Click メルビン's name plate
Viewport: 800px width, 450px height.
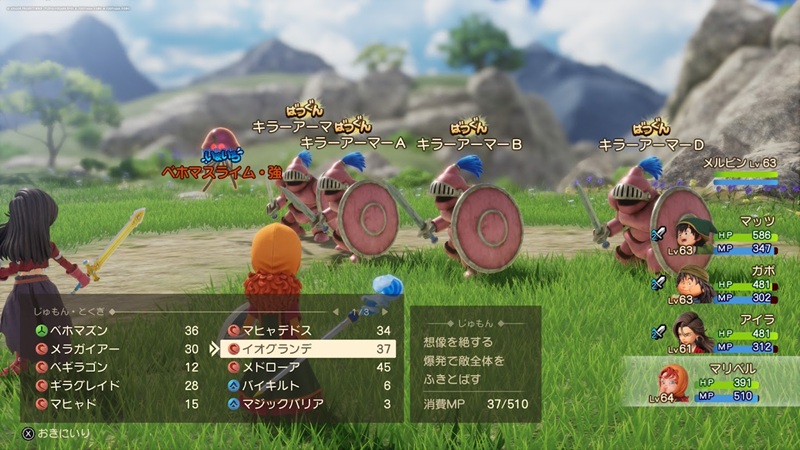coord(738,162)
